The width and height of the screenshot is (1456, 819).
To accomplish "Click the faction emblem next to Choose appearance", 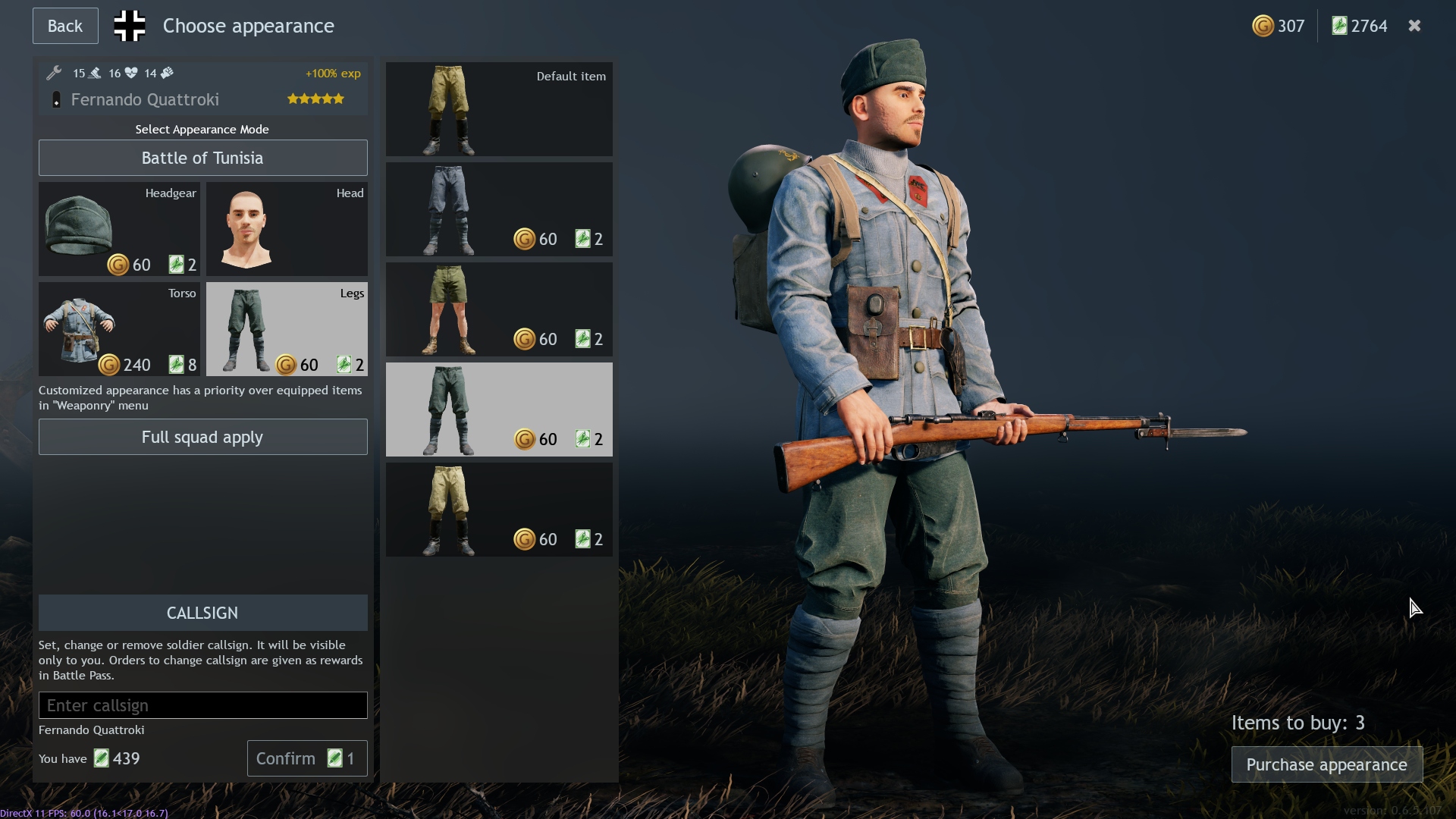I will point(129,25).
